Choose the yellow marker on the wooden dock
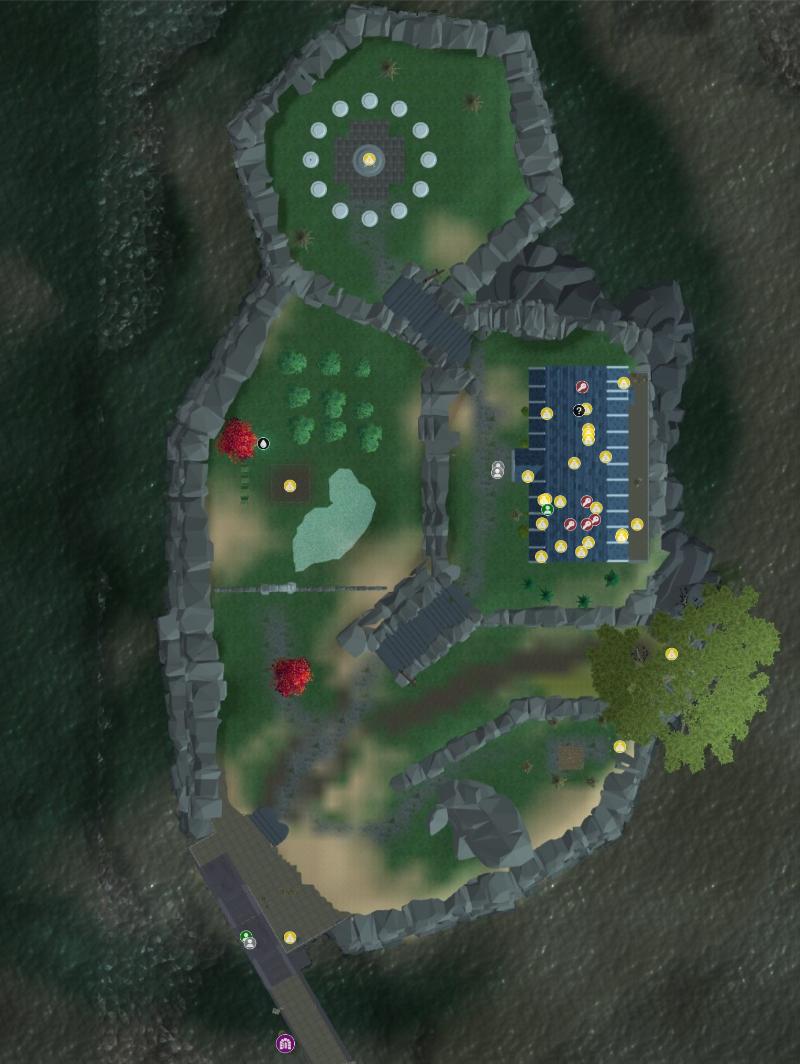The width and height of the screenshot is (800, 1064). (290, 937)
